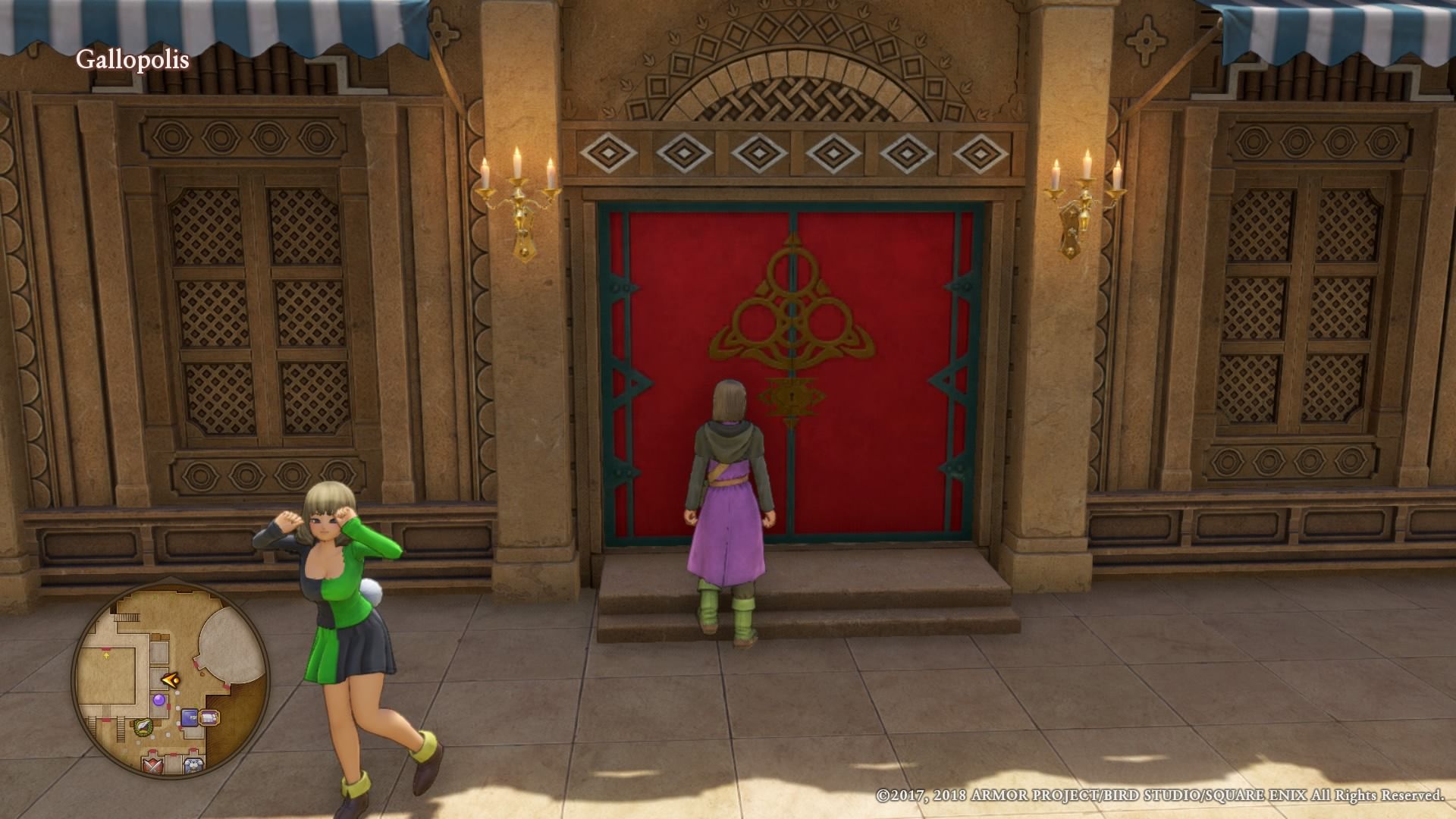Click the yellow exit arrow marker on the minimap
This screenshot has height=819, width=1456.
tap(106, 655)
